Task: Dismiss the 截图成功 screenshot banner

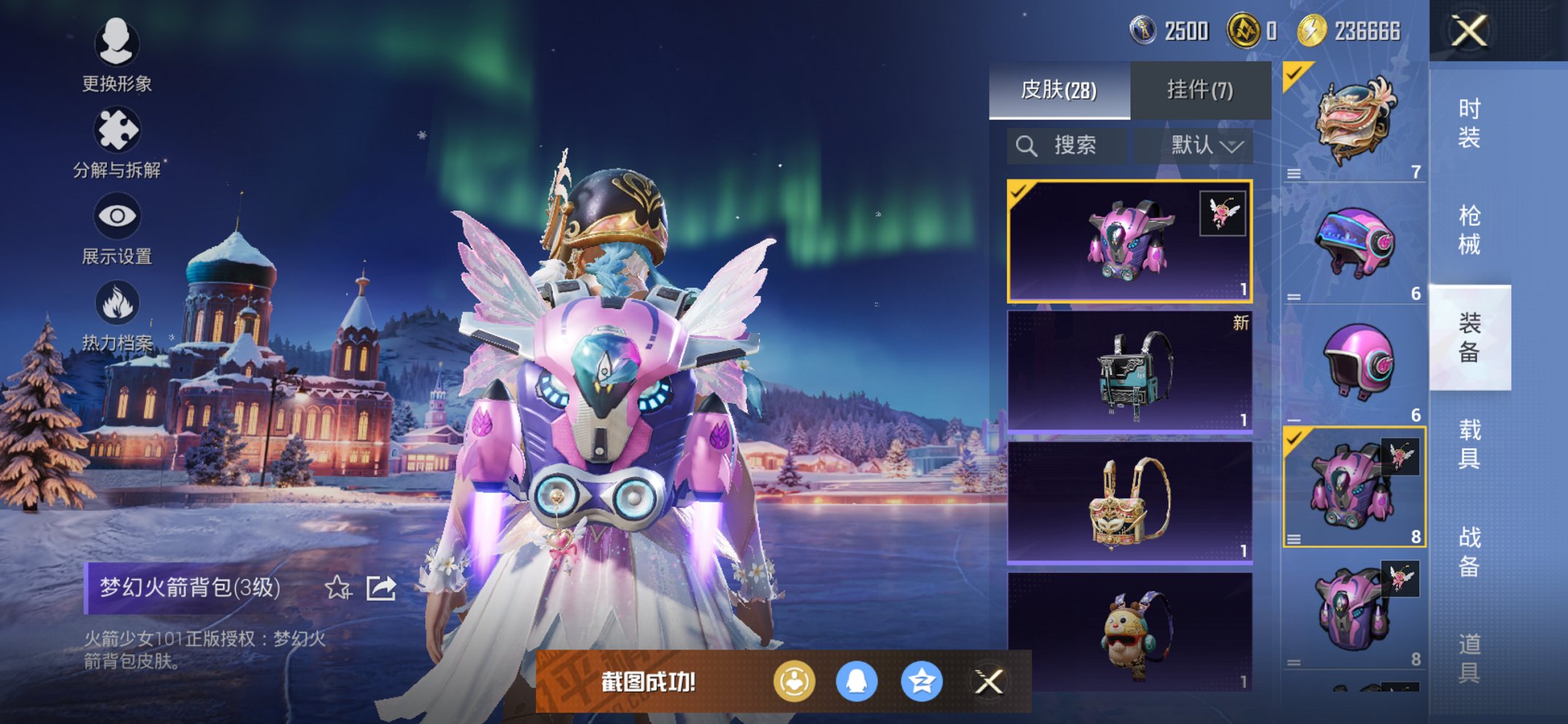Action: pyautogui.click(x=989, y=682)
